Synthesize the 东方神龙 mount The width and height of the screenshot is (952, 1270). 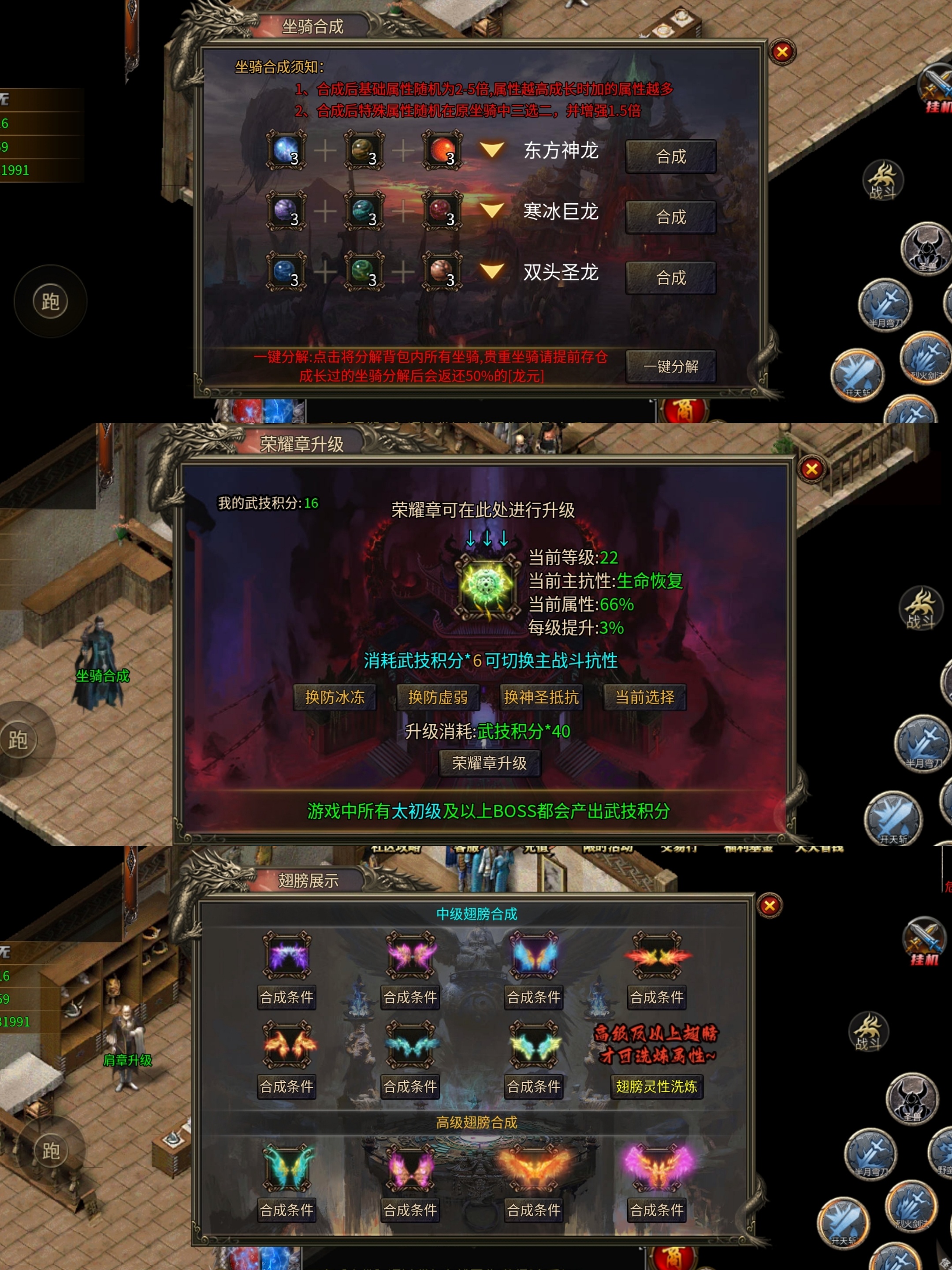(x=670, y=156)
